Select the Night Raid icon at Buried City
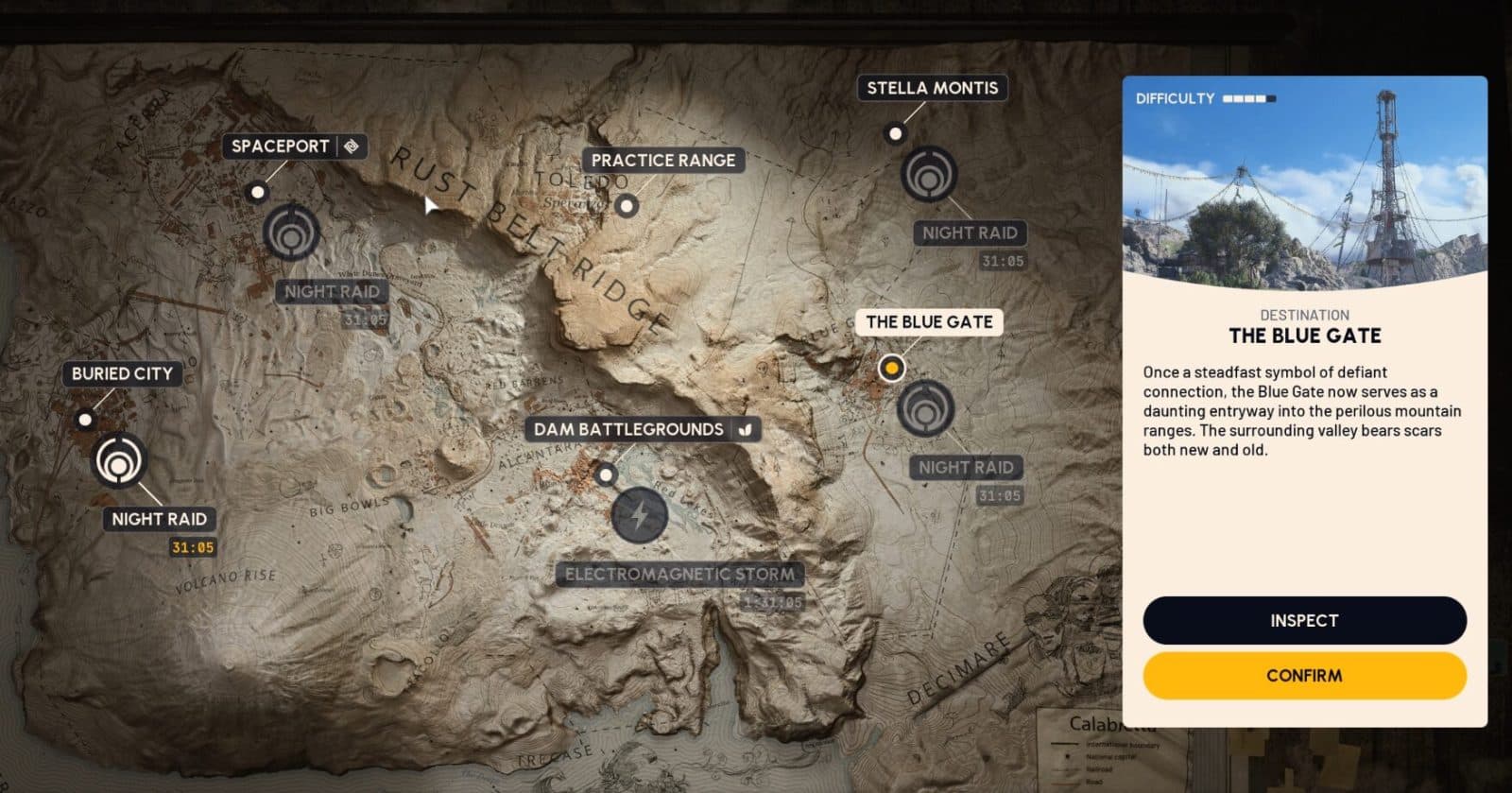 pyautogui.click(x=120, y=462)
